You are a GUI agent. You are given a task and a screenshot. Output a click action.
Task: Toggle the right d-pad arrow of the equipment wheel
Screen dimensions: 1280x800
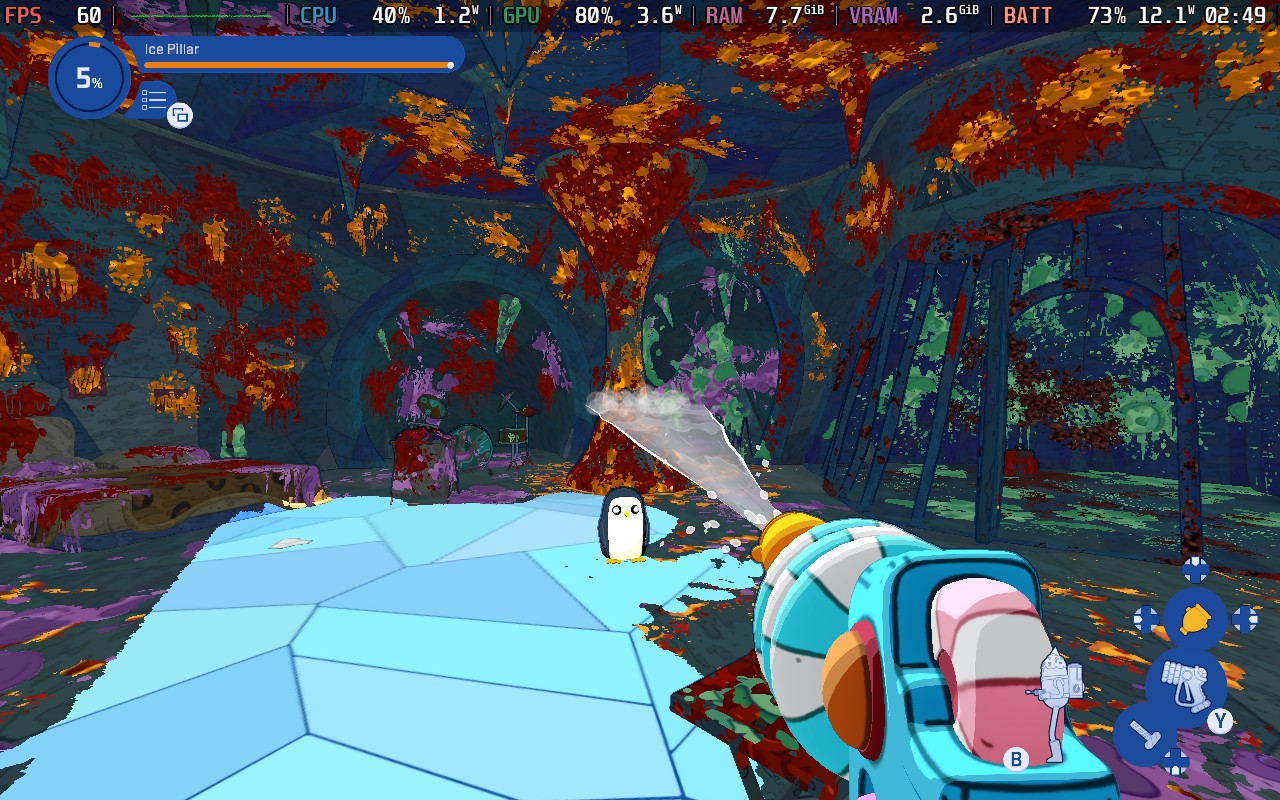(x=1243, y=618)
